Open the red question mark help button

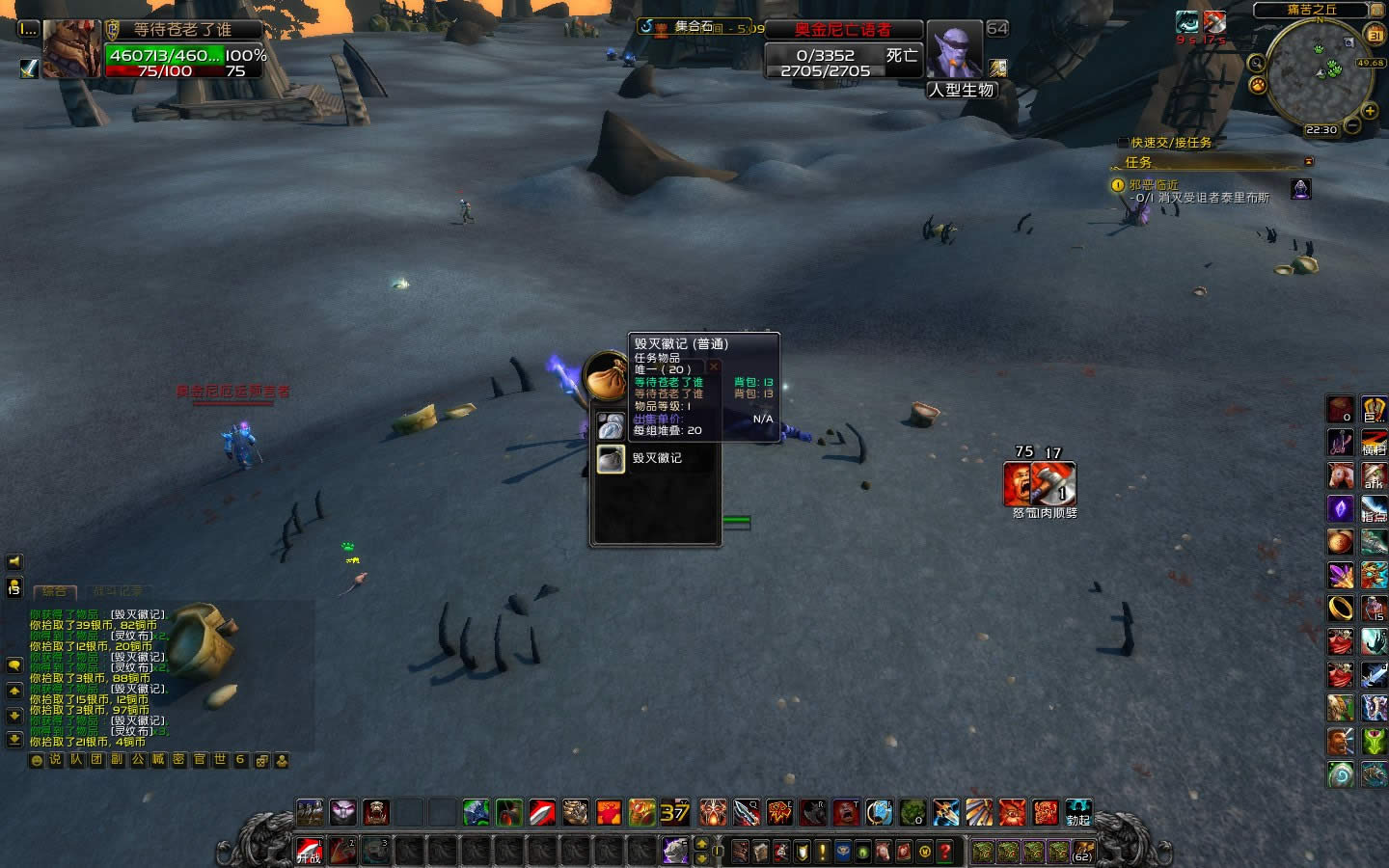click(x=945, y=852)
